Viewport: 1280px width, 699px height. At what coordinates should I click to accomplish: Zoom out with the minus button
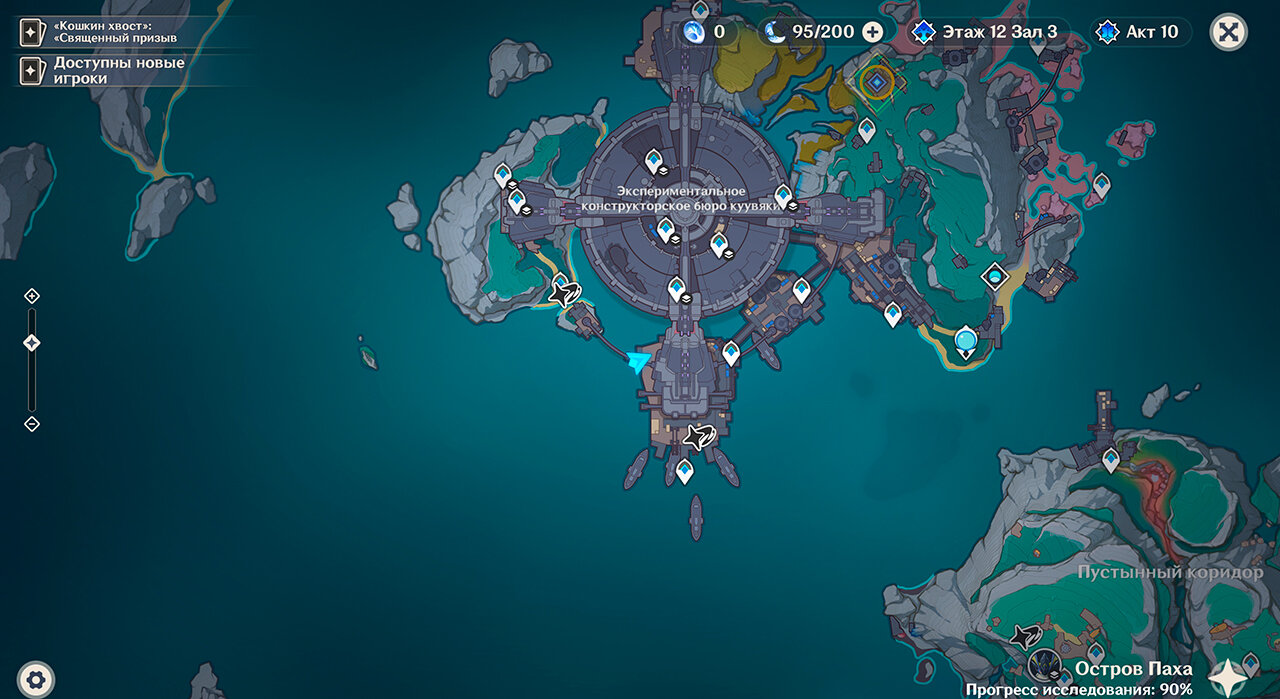click(32, 424)
